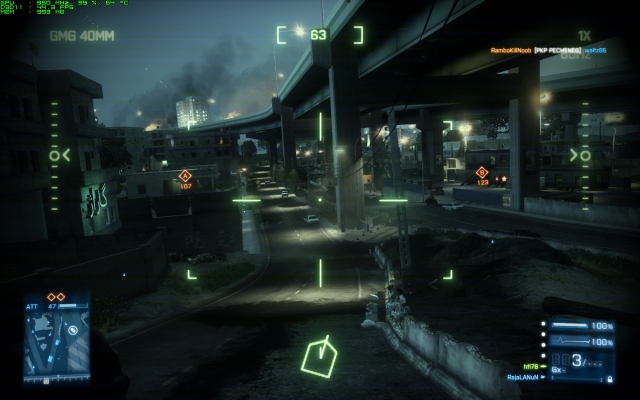This screenshot has height=400, width=640.
Task: Select squad member hfl78 in the squad list
Action: pos(531,364)
